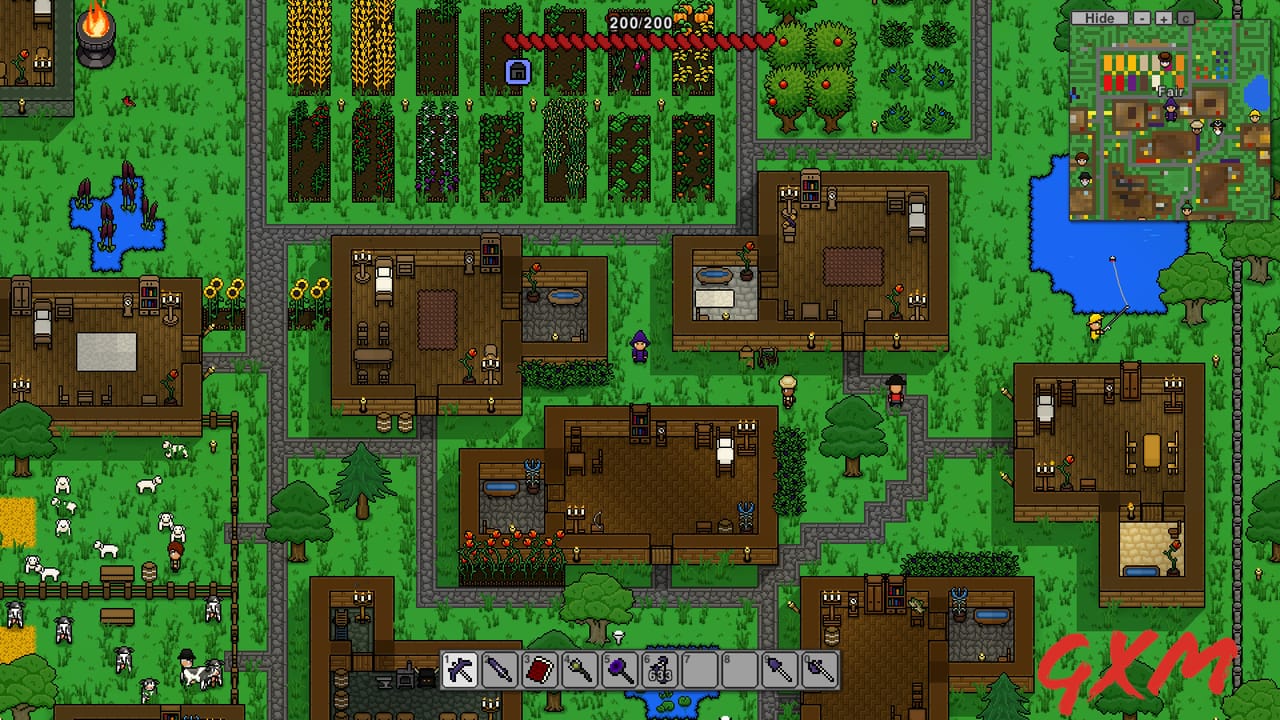Click the blue shield icon under the health bar

519,73
